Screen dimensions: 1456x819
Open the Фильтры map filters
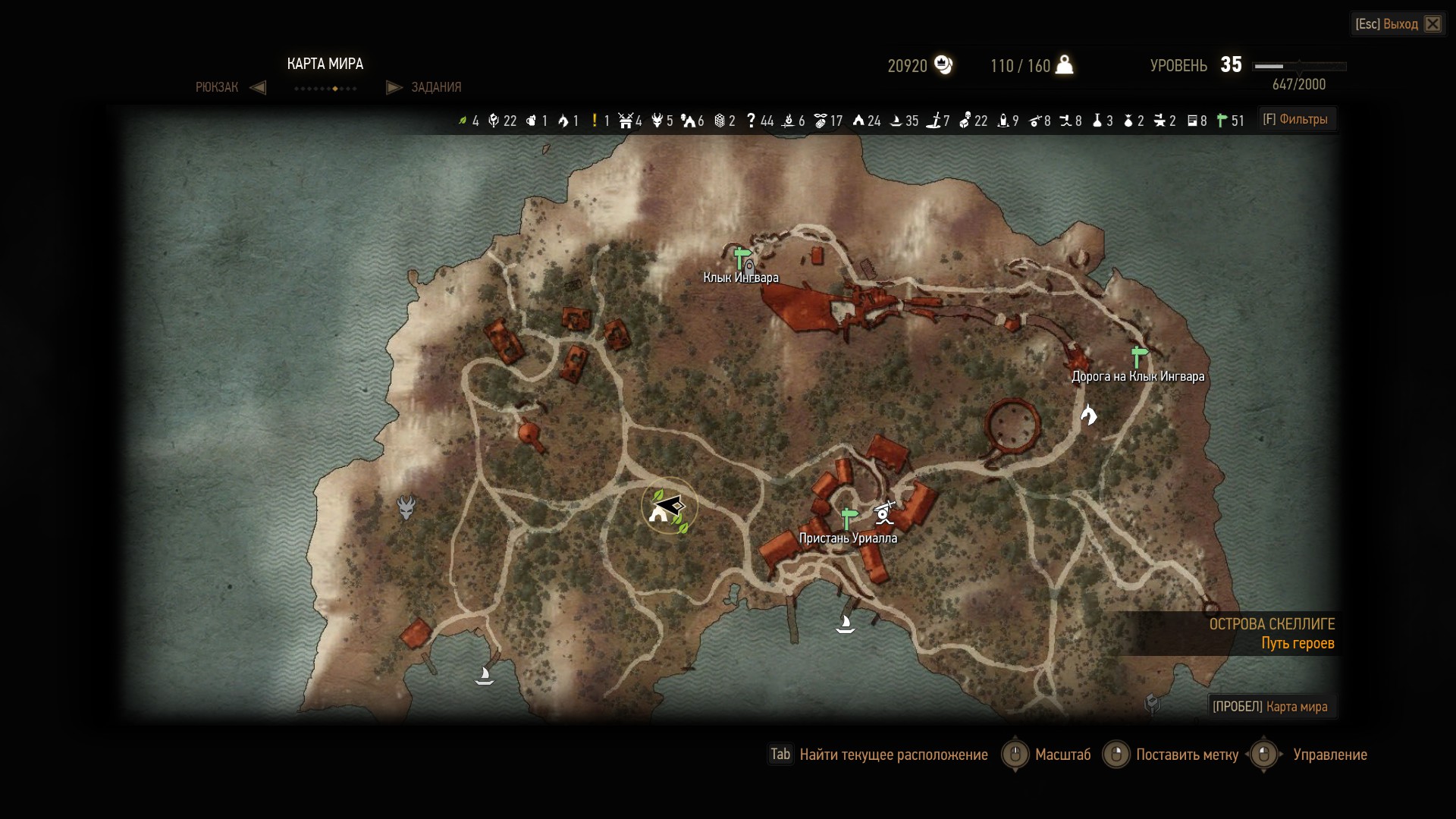click(x=1295, y=119)
